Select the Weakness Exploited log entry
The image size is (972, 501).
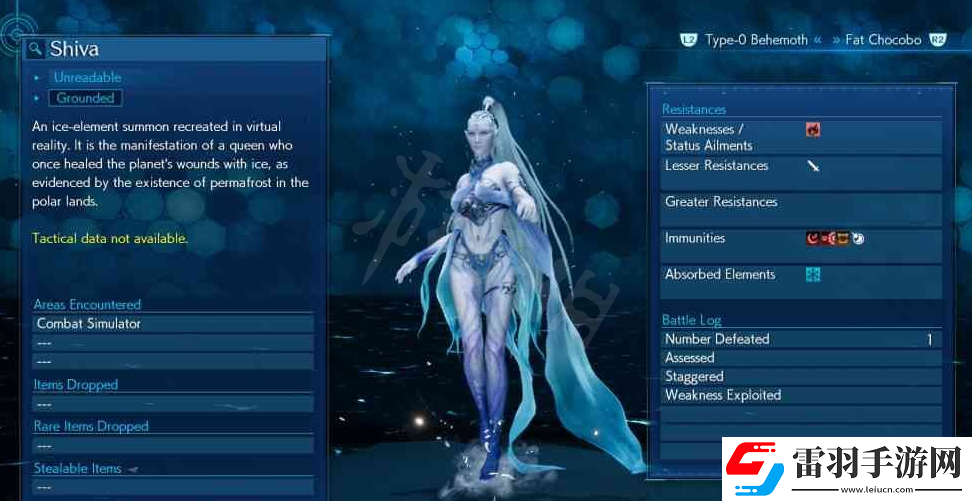click(x=800, y=395)
